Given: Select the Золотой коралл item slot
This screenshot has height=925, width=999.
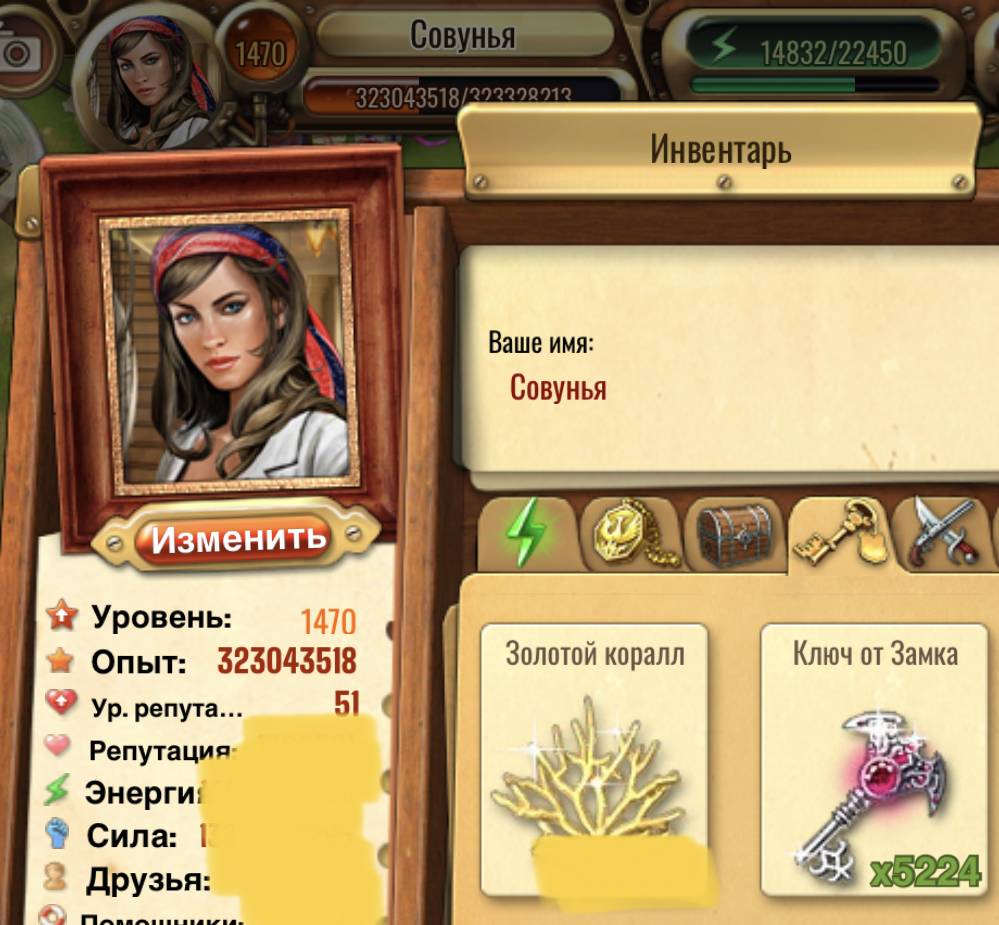Looking at the screenshot, I should [x=595, y=760].
